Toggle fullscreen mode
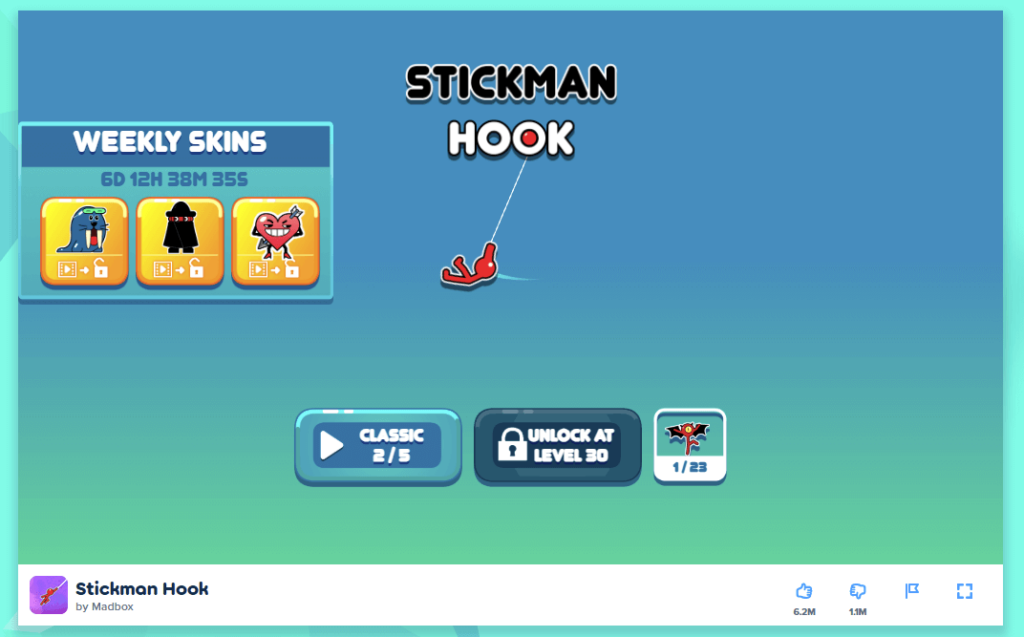The image size is (1024, 637). pos(964,591)
